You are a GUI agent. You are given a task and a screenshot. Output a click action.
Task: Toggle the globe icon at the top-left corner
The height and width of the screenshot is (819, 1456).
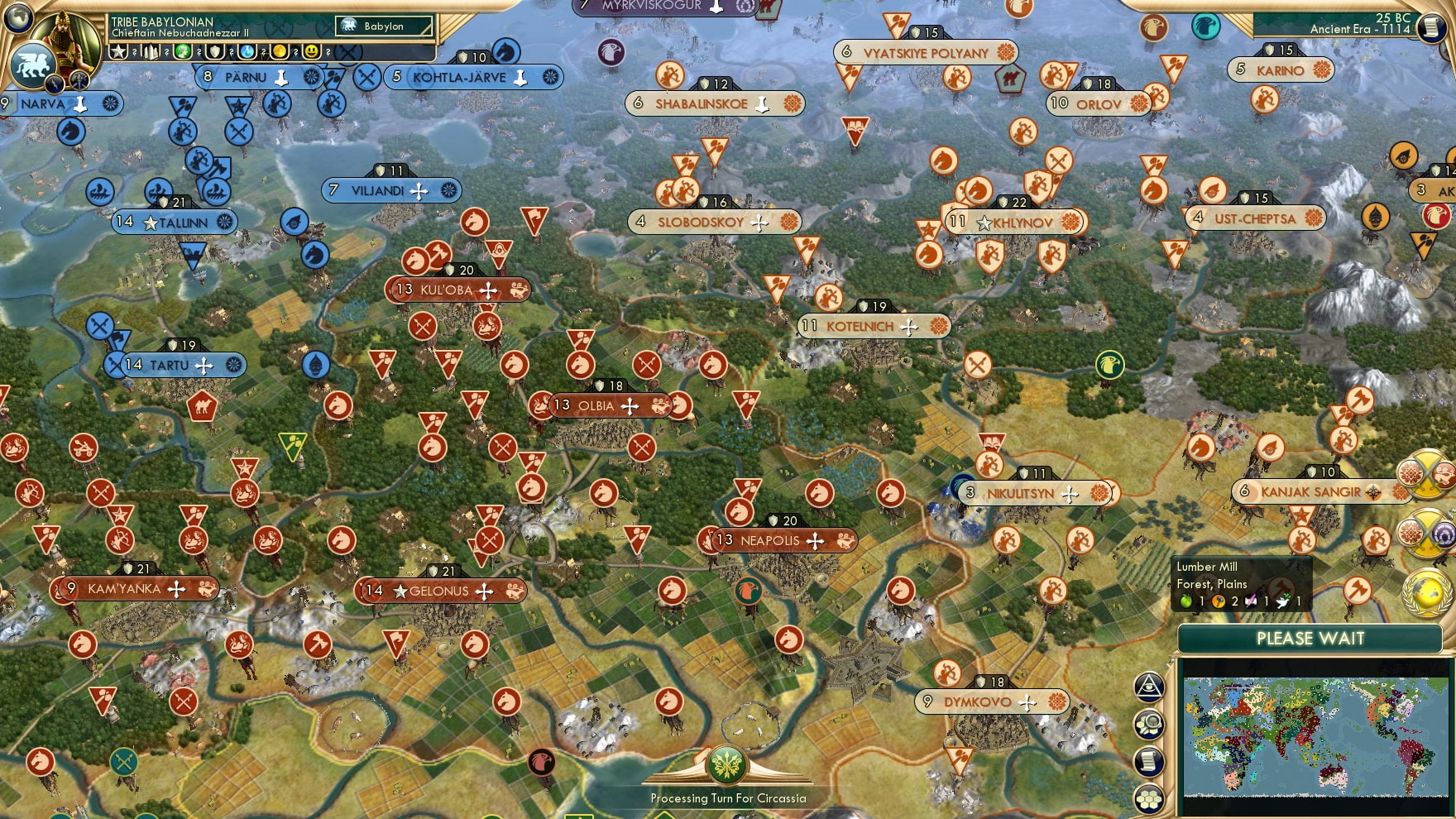pos(18,17)
